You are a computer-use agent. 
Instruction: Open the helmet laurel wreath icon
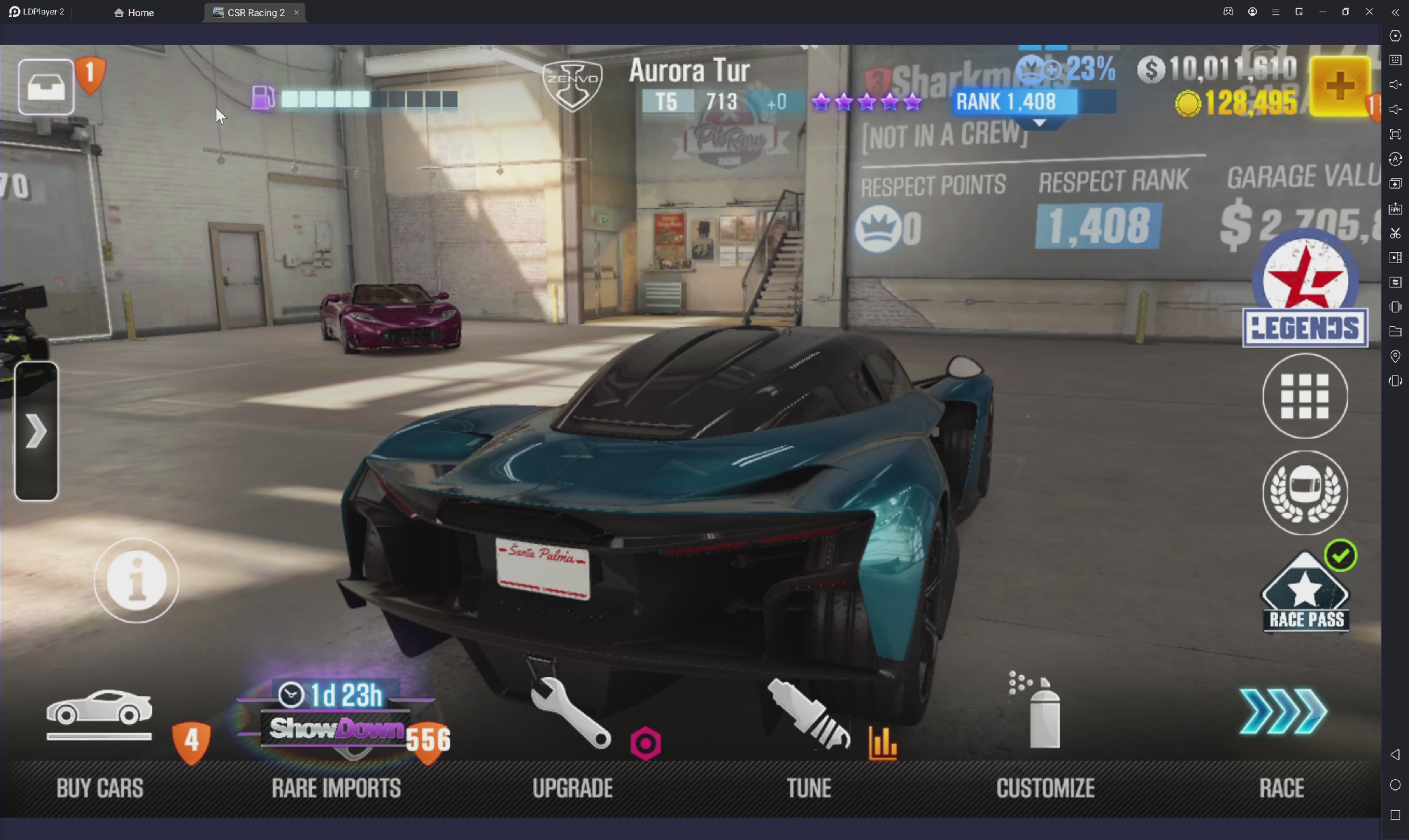[1305, 492]
